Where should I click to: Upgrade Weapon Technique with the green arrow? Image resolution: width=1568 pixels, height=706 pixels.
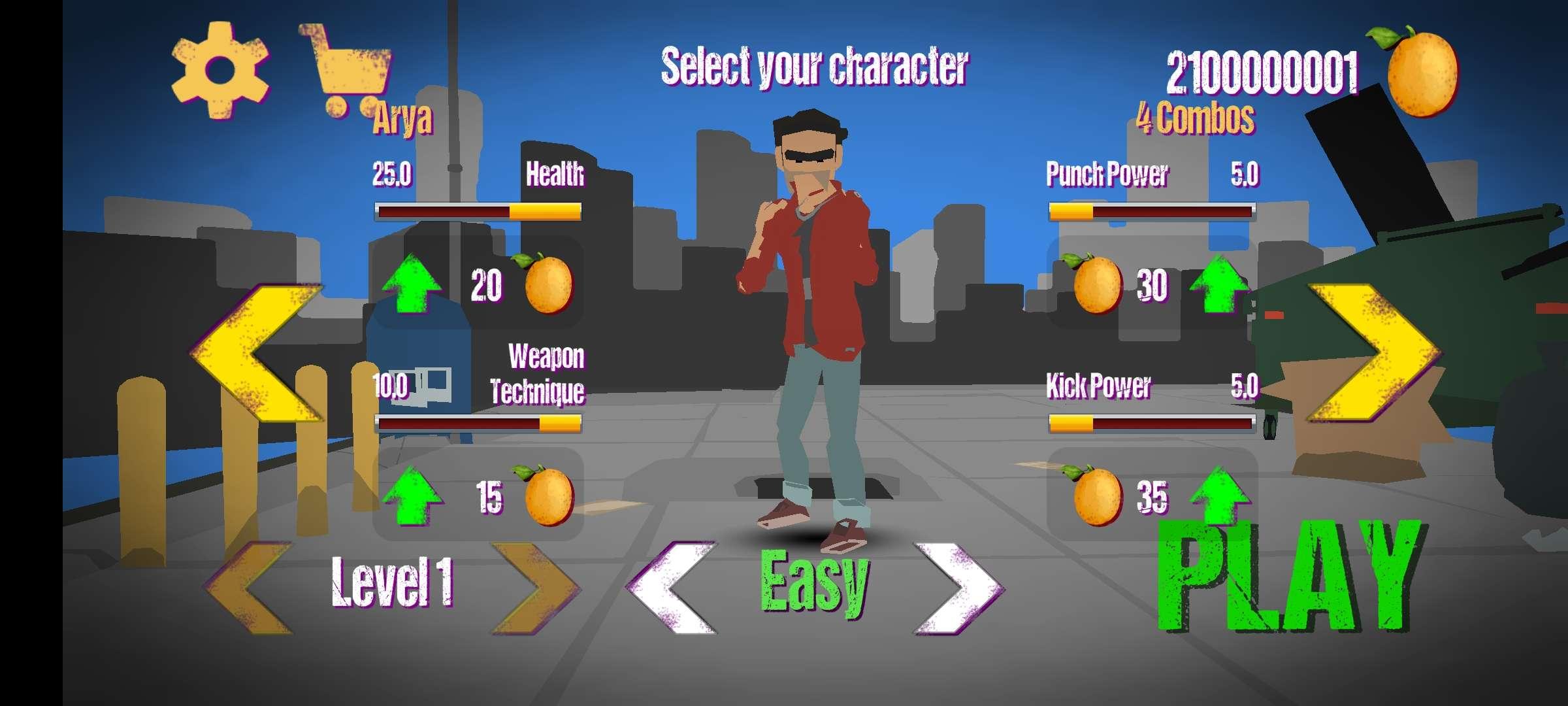412,496
